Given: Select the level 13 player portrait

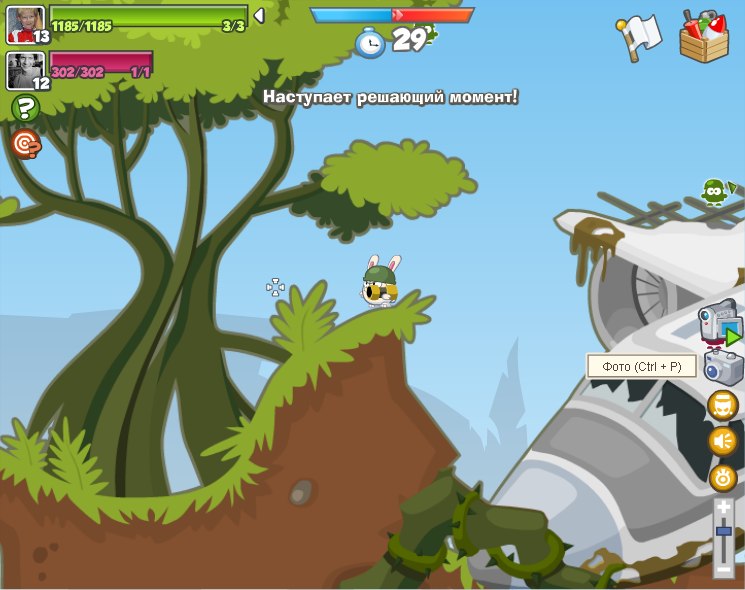Looking at the screenshot, I should (x=26, y=24).
